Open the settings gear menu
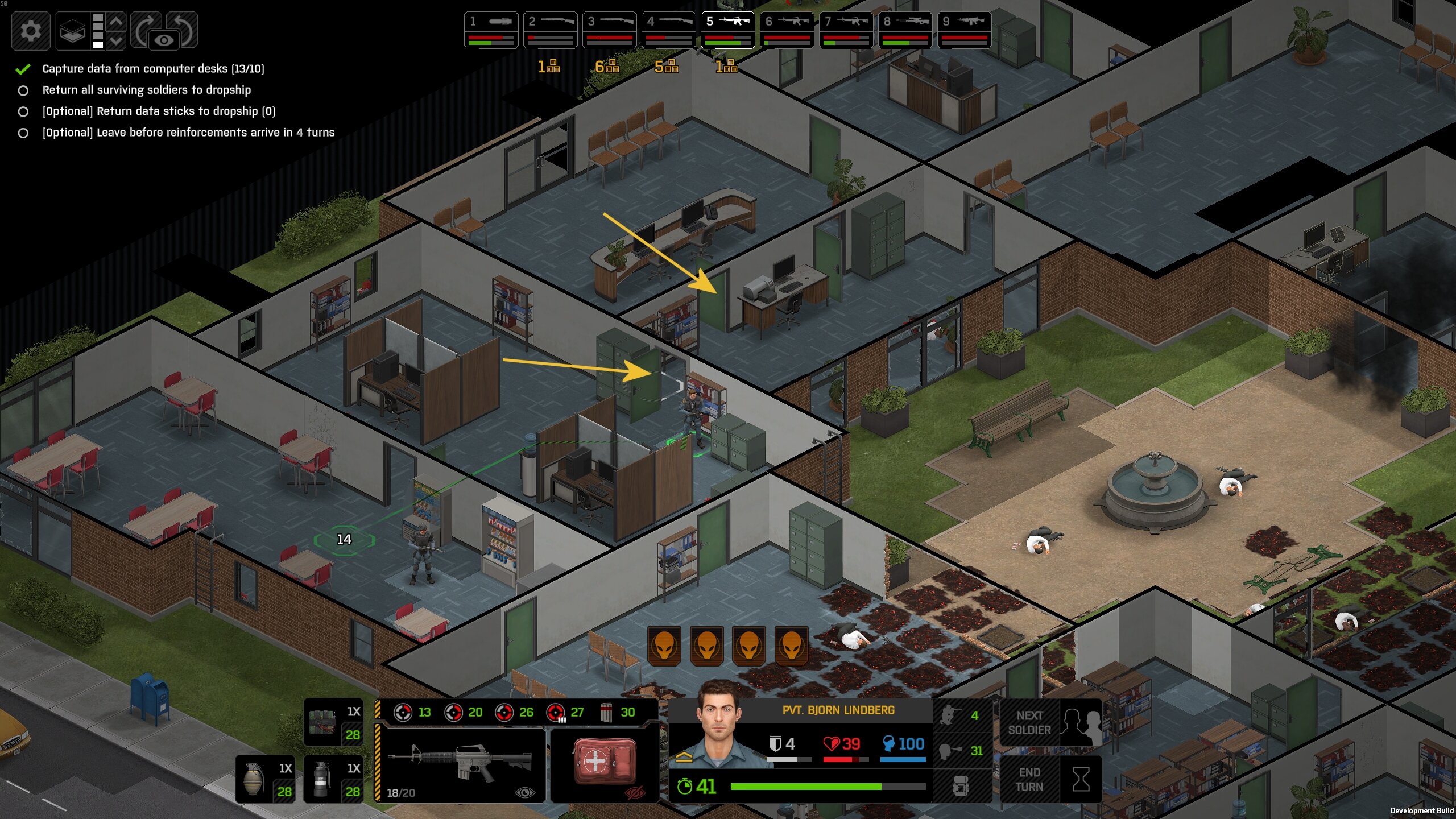The width and height of the screenshot is (1456, 819). (x=31, y=30)
